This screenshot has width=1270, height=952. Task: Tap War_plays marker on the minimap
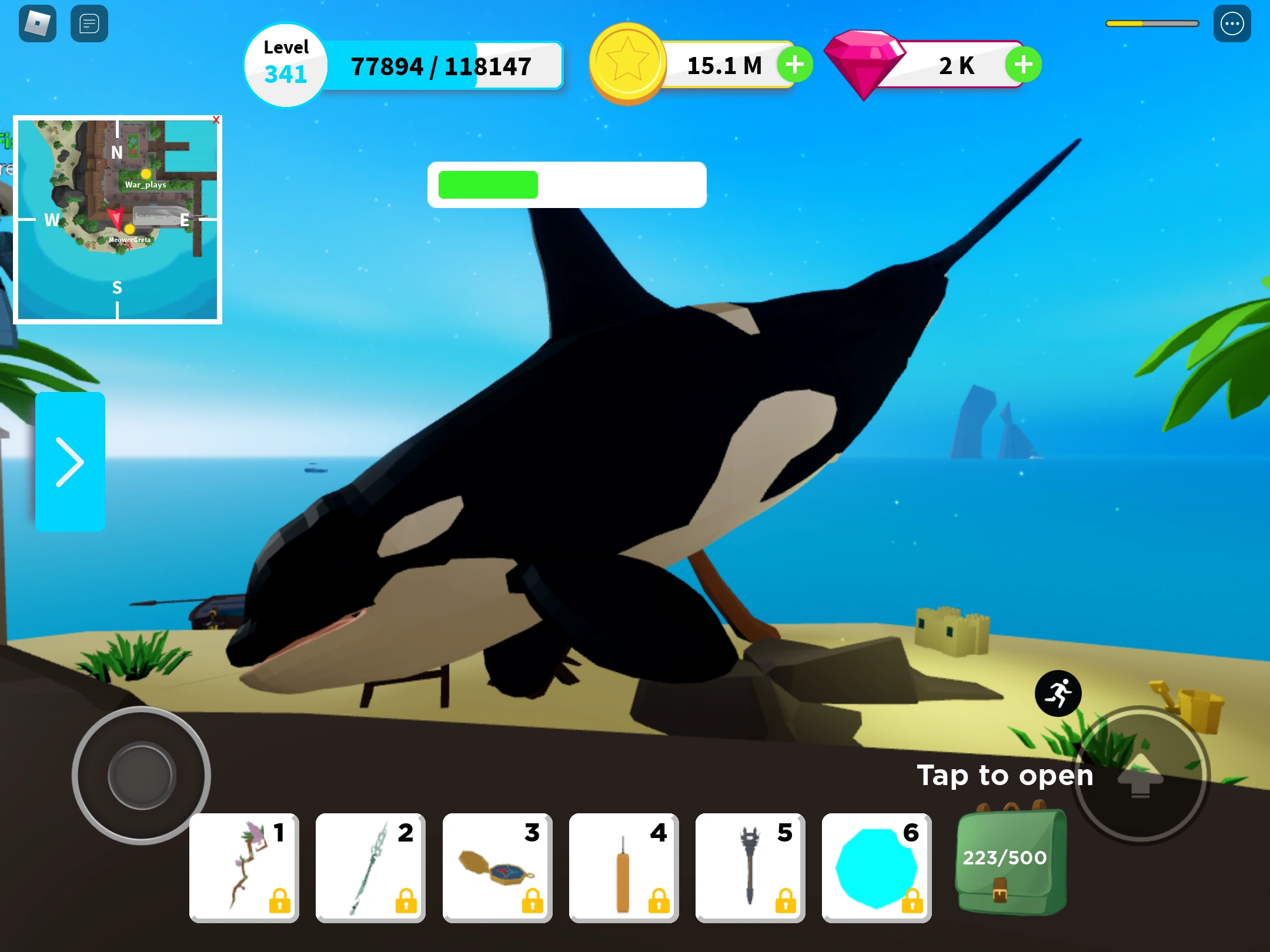pos(145,175)
